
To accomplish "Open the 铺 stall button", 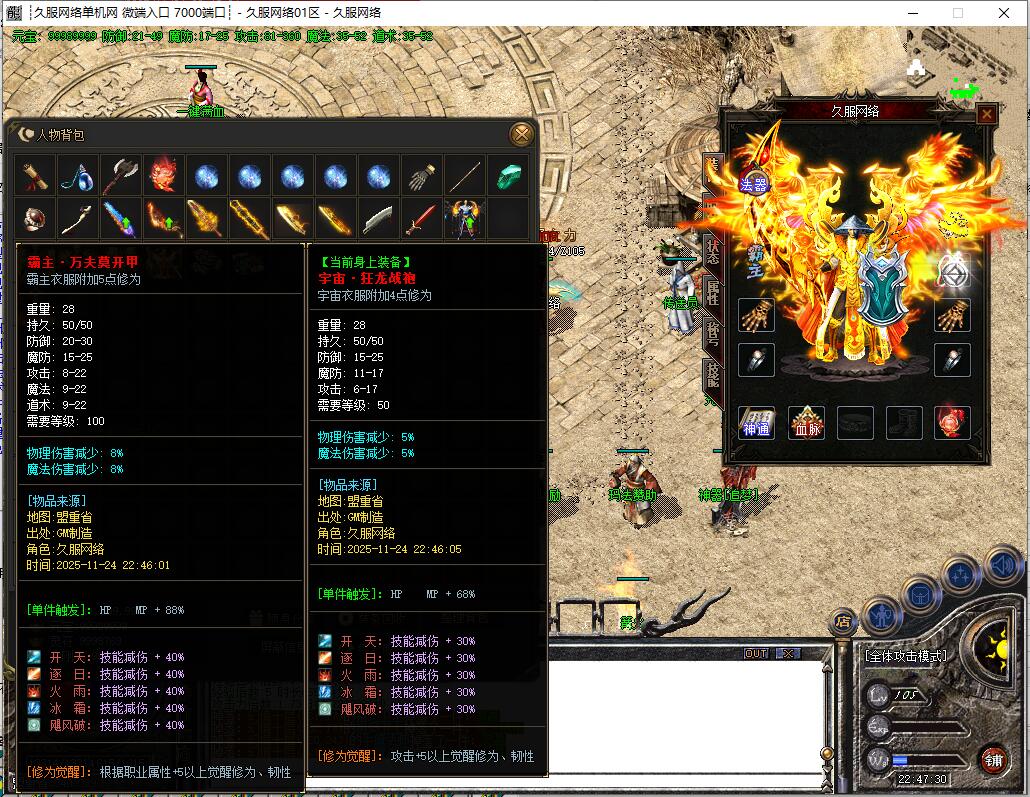I will click(993, 758).
